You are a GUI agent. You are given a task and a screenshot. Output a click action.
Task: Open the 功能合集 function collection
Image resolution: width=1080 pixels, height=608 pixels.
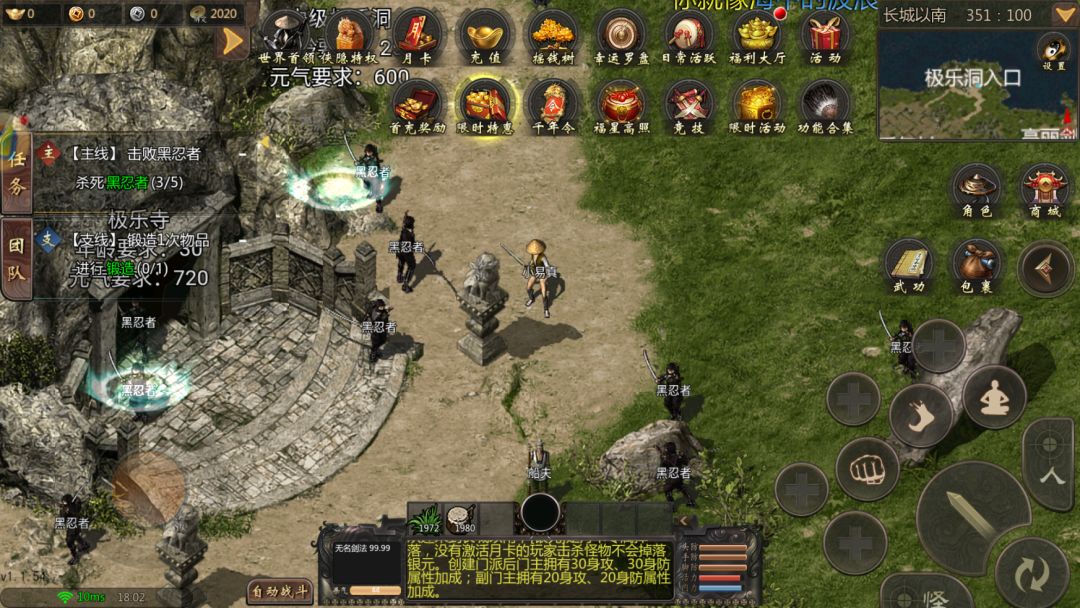[825, 104]
